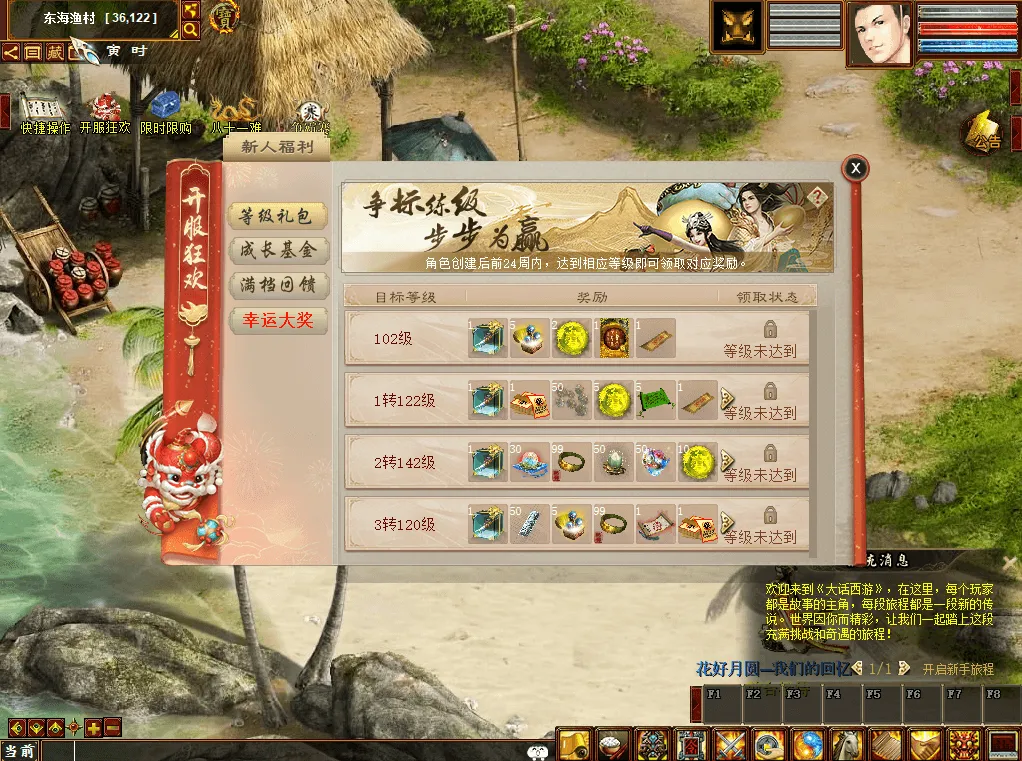
Task: Open the 八十一难 golden dragon icon
Action: coord(236,110)
